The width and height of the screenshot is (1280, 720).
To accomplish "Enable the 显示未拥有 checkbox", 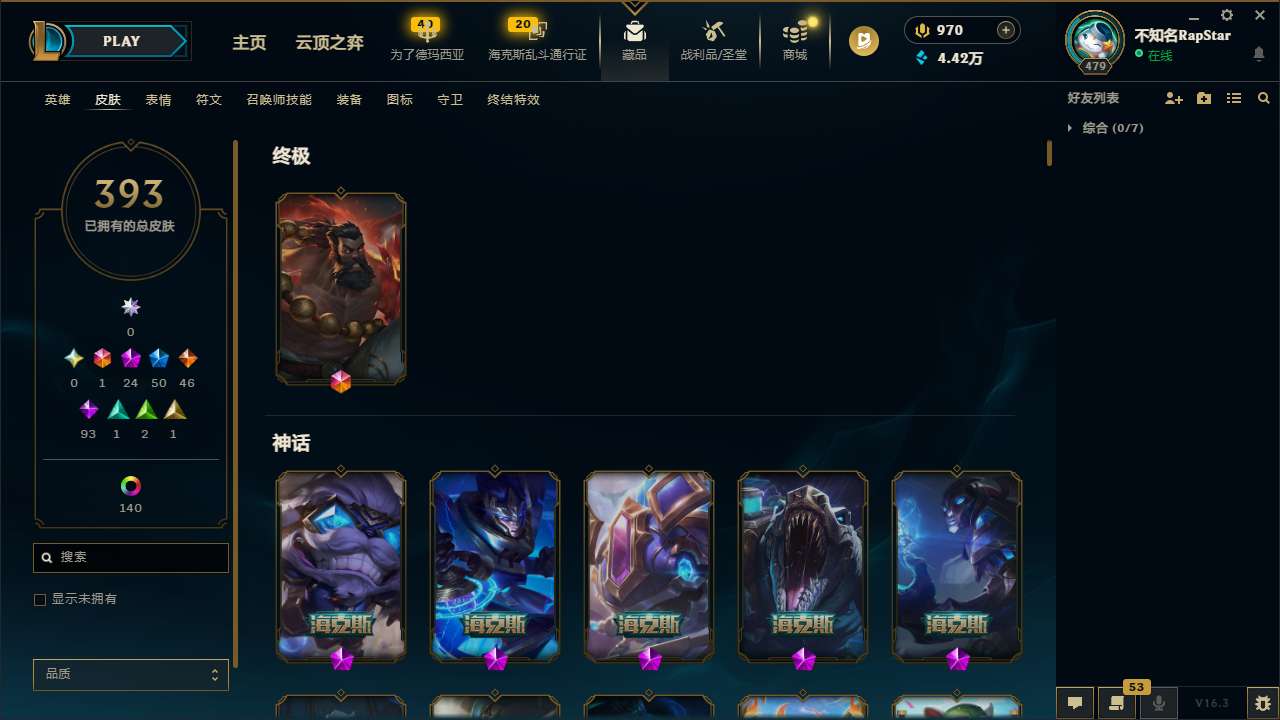I will click(40, 599).
